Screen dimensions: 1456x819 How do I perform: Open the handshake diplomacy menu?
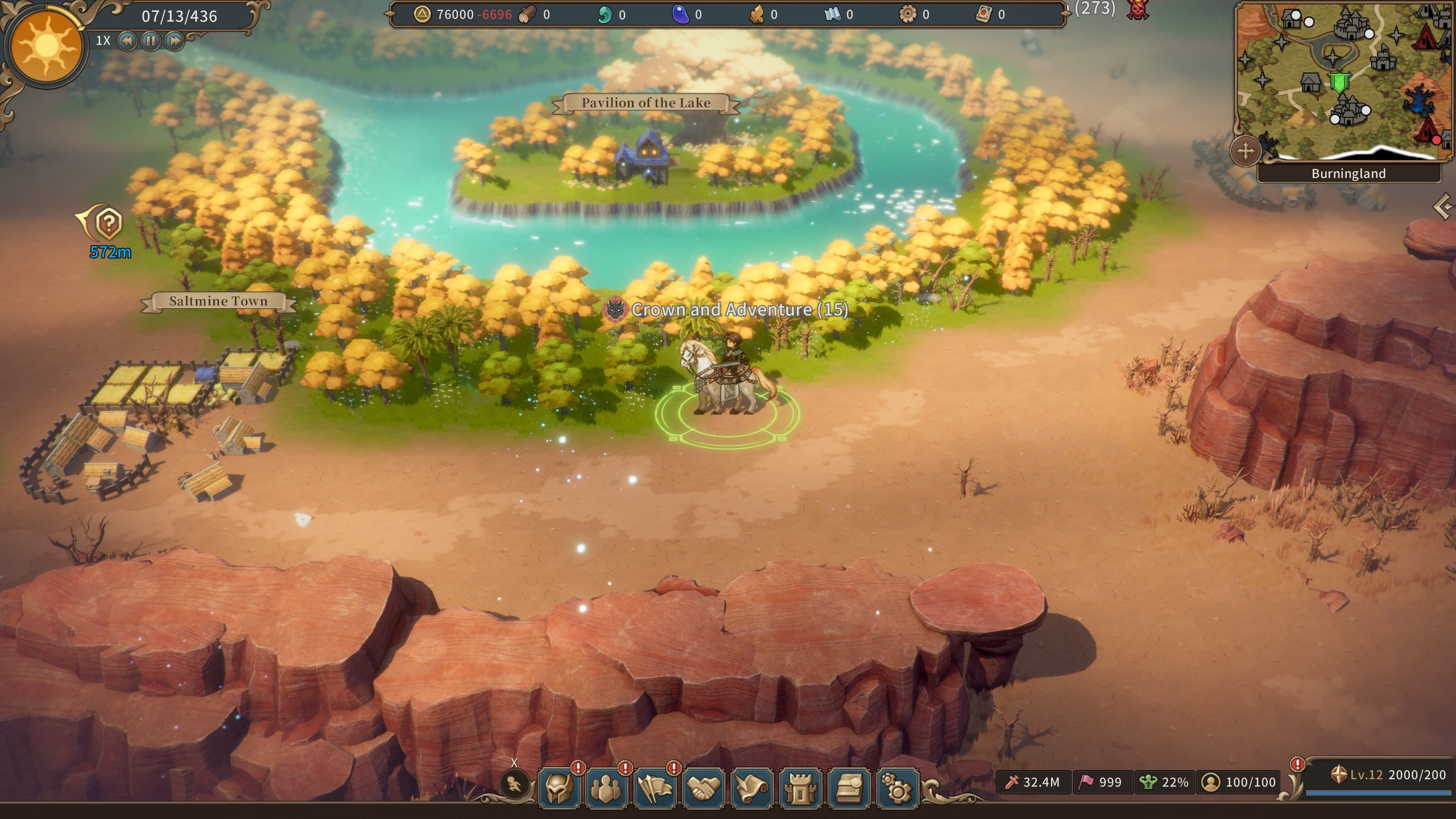(704, 788)
